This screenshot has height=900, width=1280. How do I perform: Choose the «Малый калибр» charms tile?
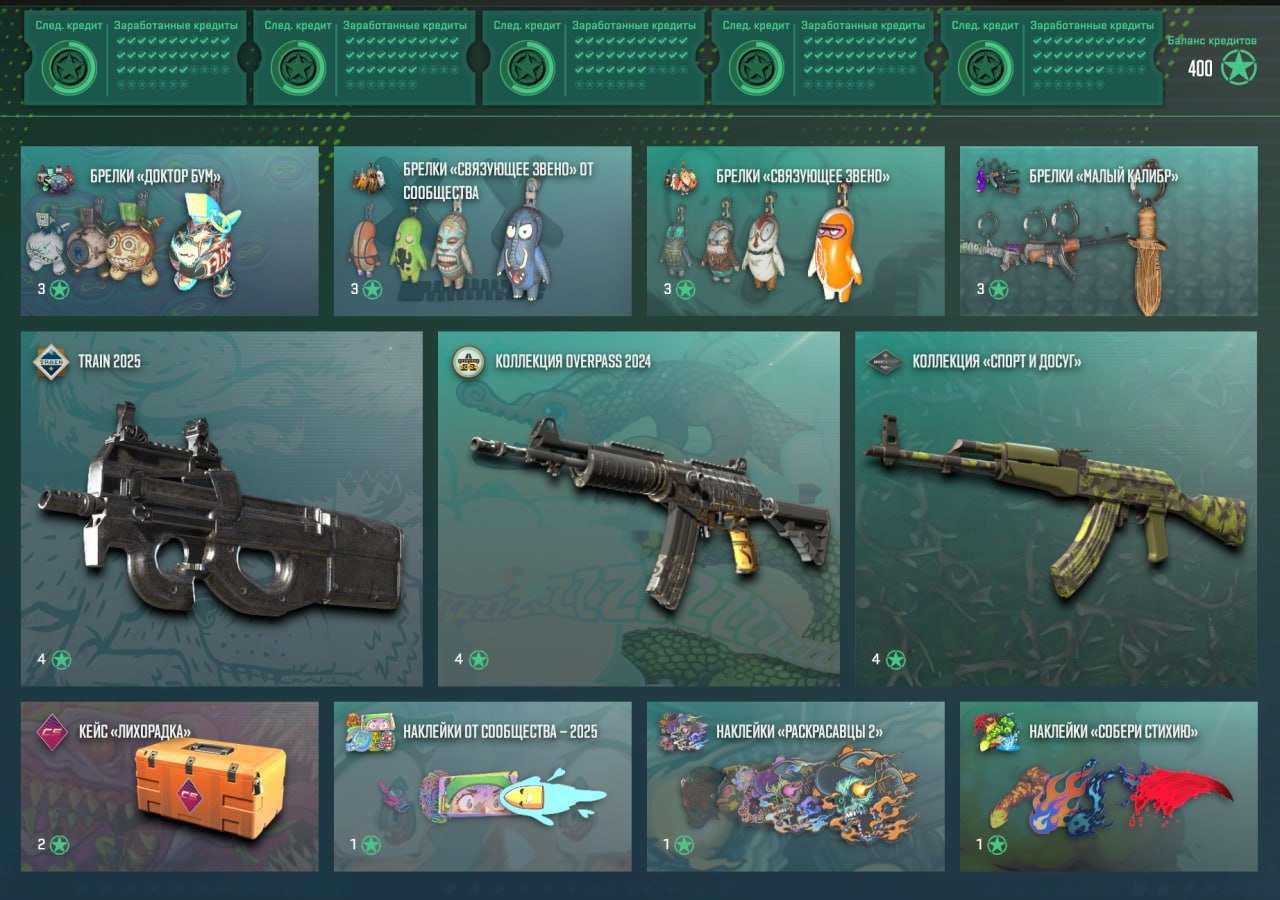coord(1108,232)
